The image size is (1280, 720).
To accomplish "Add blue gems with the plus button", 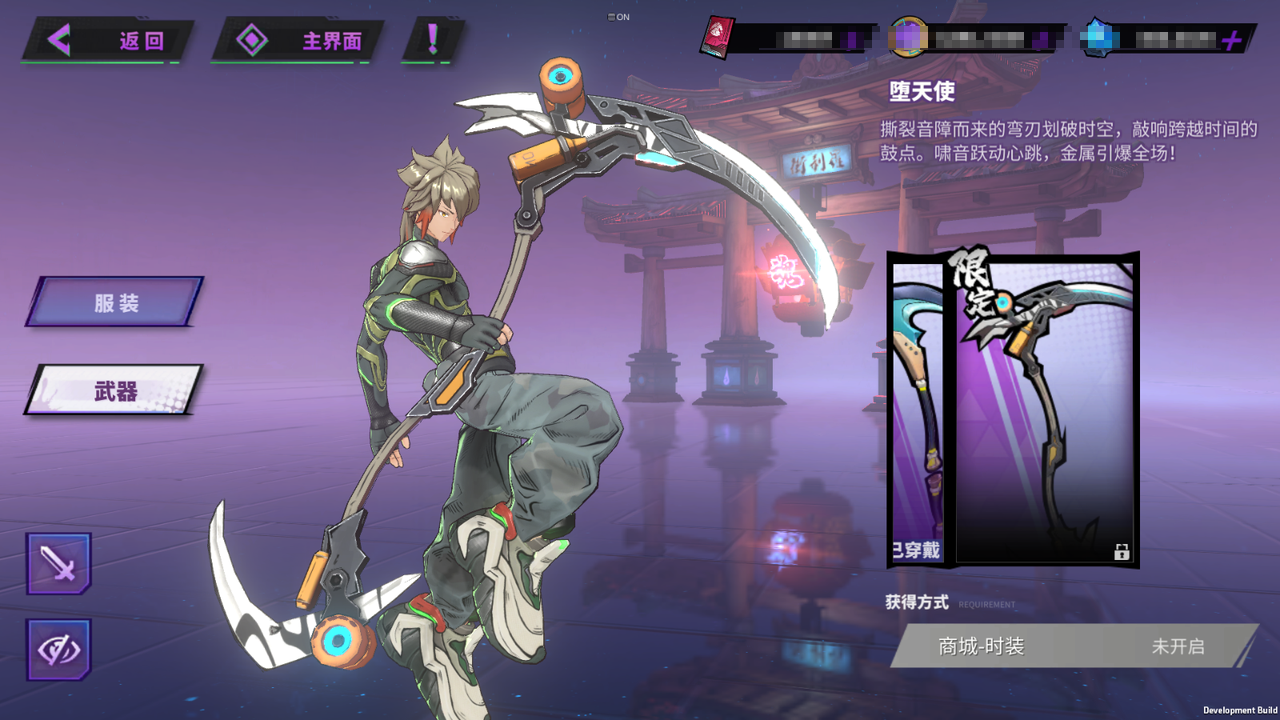I will pyautogui.click(x=1232, y=40).
